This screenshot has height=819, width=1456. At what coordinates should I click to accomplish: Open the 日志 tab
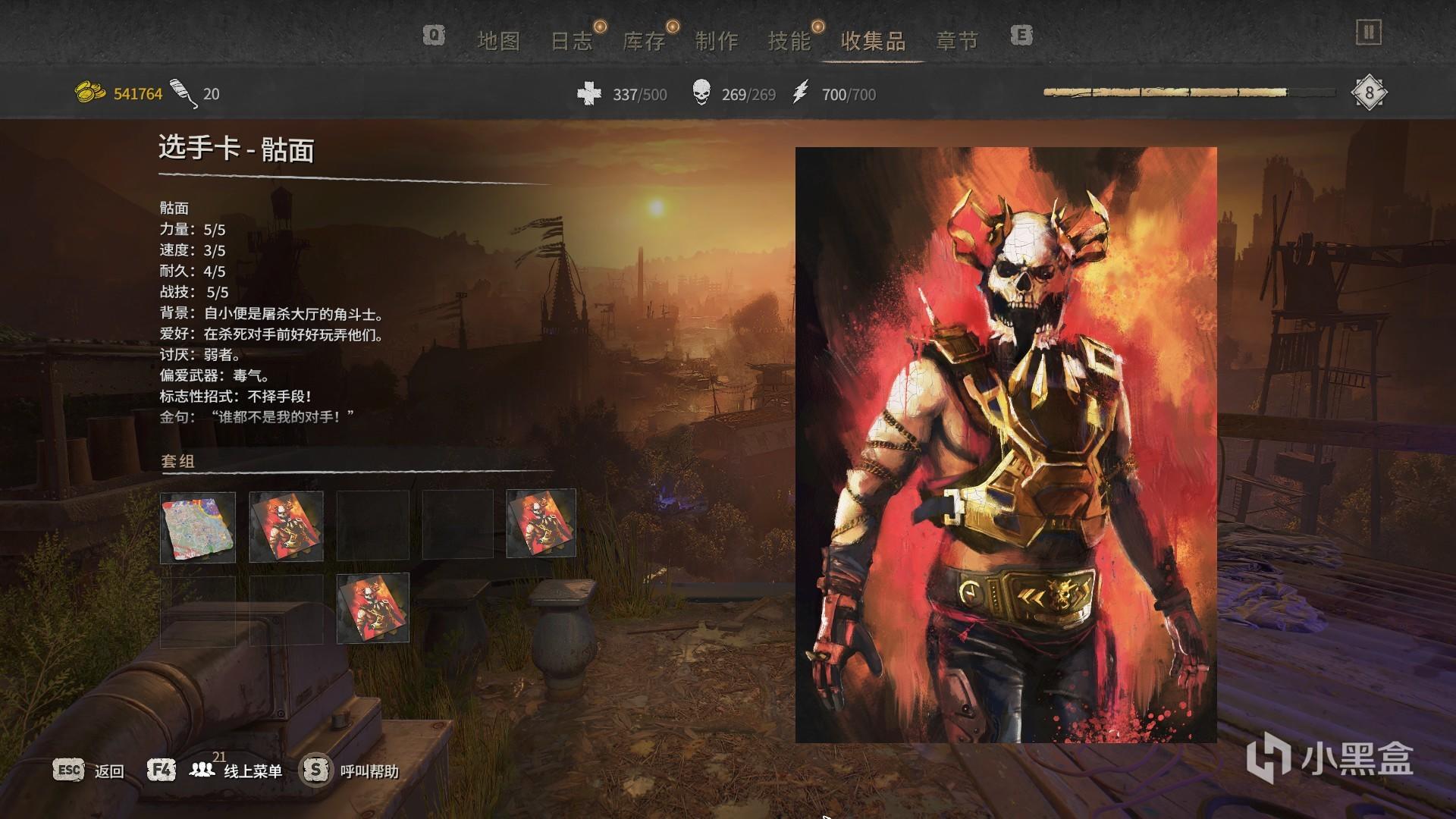pos(571,41)
